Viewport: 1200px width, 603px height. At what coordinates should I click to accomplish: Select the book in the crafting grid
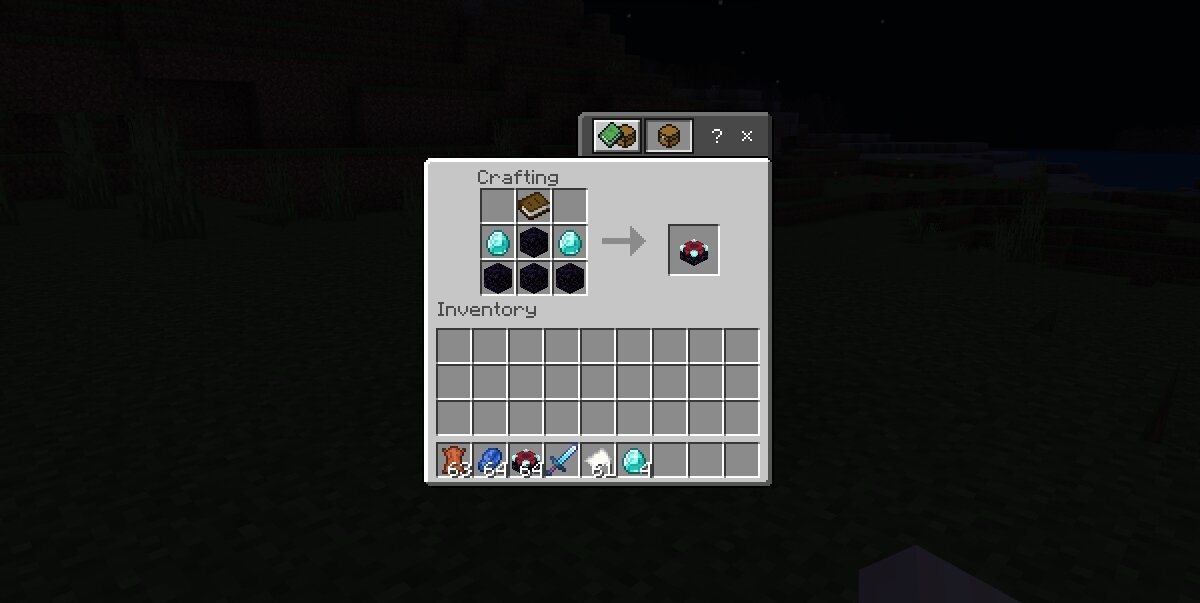coord(534,206)
